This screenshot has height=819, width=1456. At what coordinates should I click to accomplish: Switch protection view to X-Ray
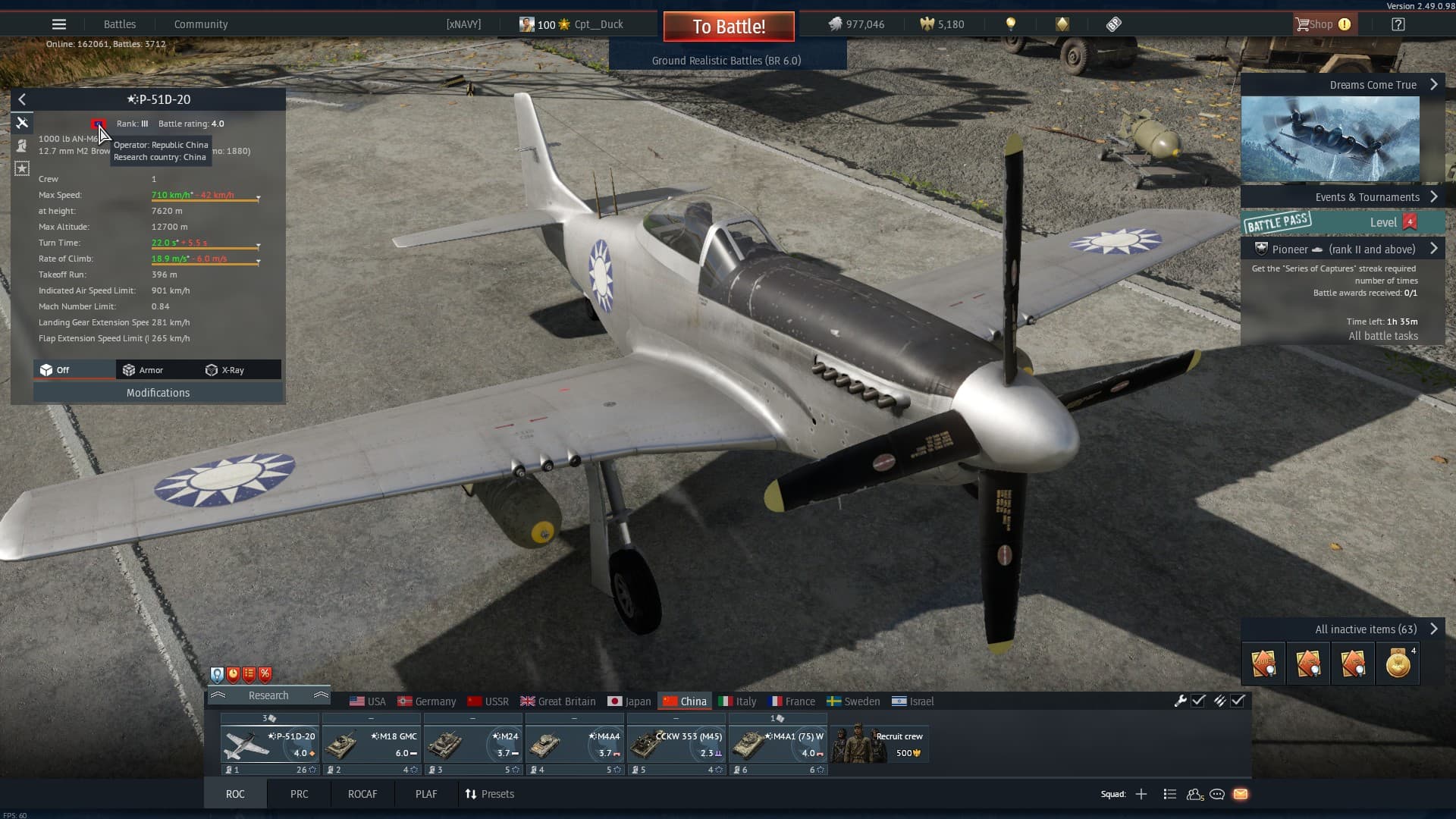[225, 370]
